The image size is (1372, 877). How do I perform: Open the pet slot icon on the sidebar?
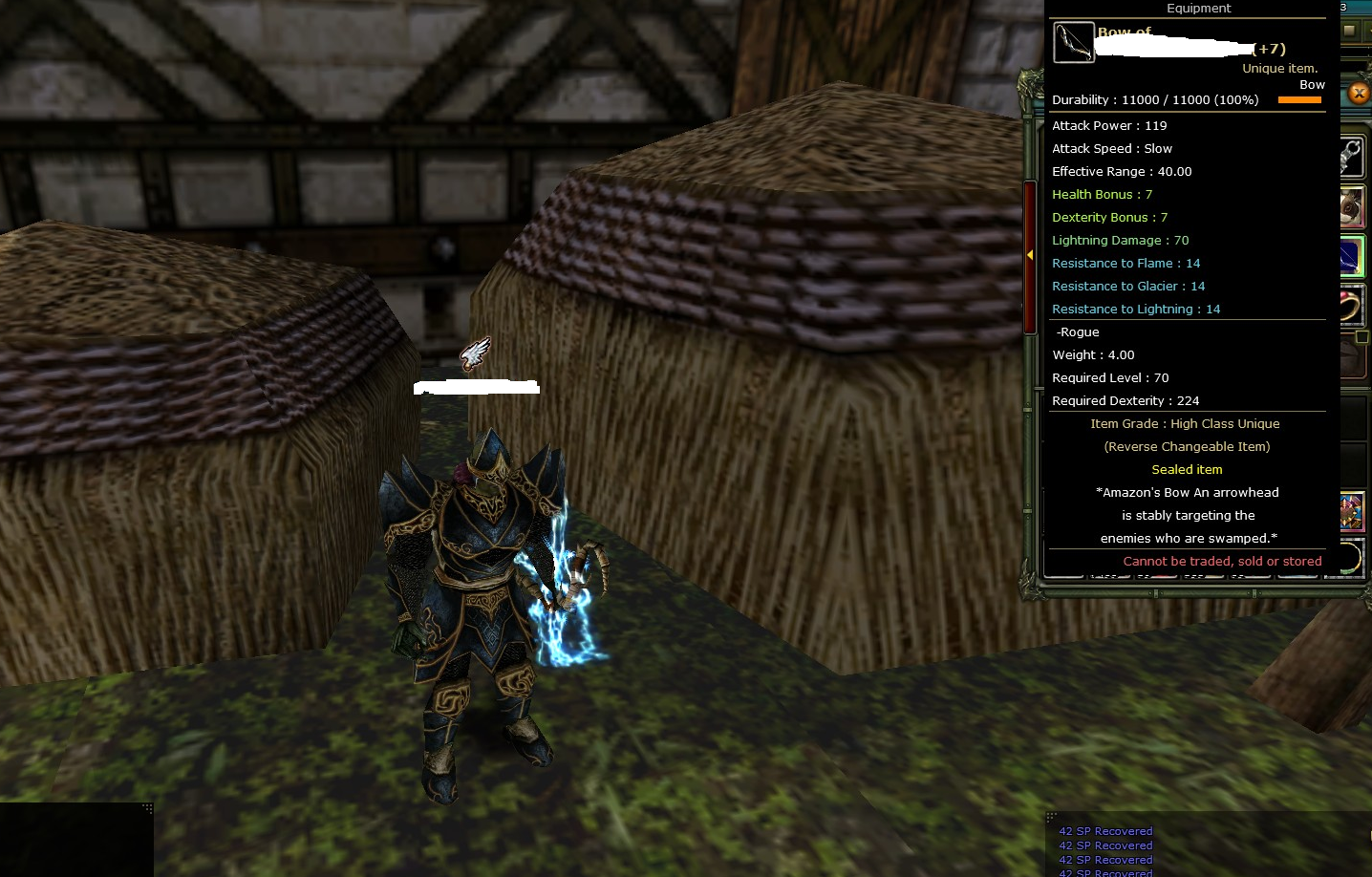(x=1353, y=206)
